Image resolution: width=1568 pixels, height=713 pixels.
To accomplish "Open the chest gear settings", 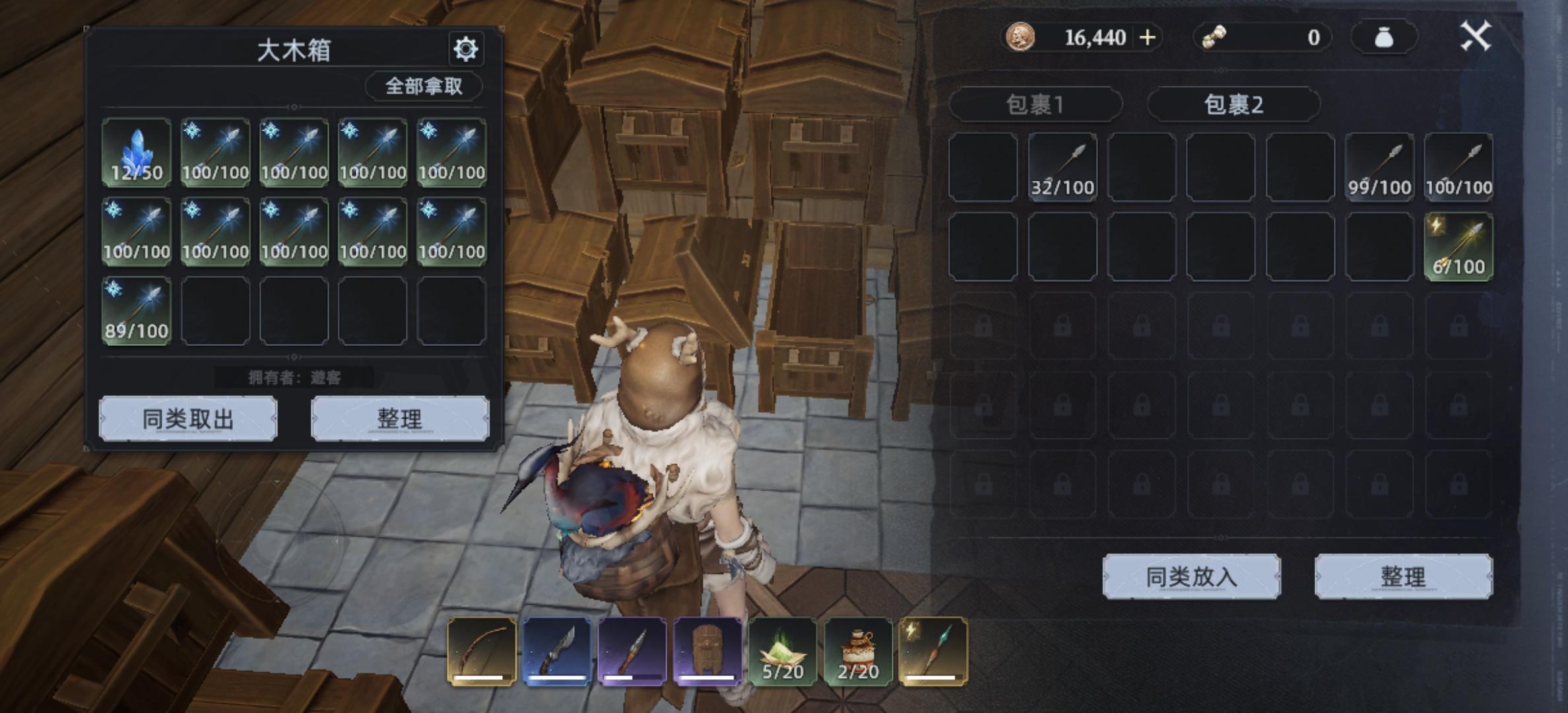I will click(465, 49).
